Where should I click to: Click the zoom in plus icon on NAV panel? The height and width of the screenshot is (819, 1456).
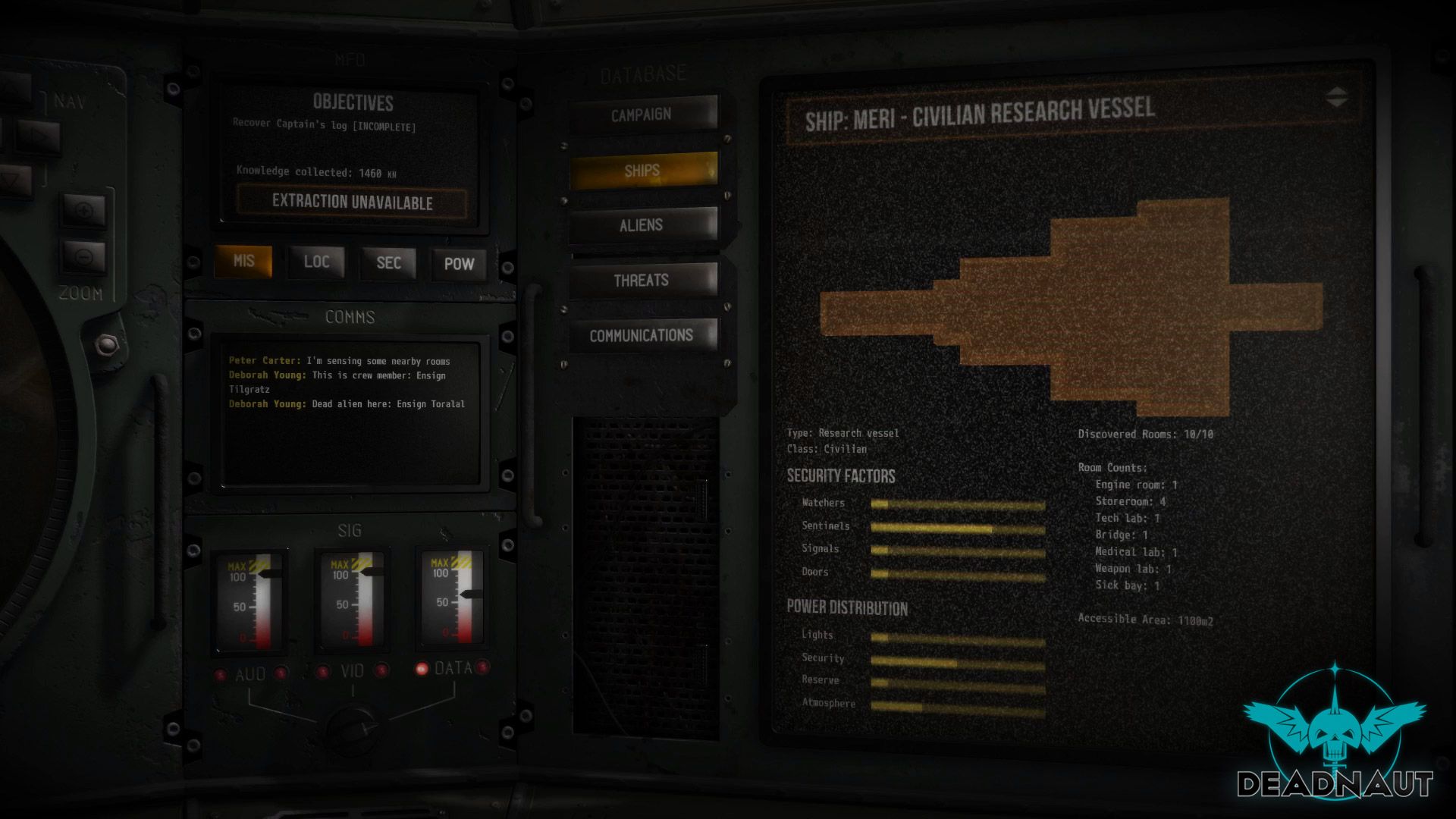86,209
